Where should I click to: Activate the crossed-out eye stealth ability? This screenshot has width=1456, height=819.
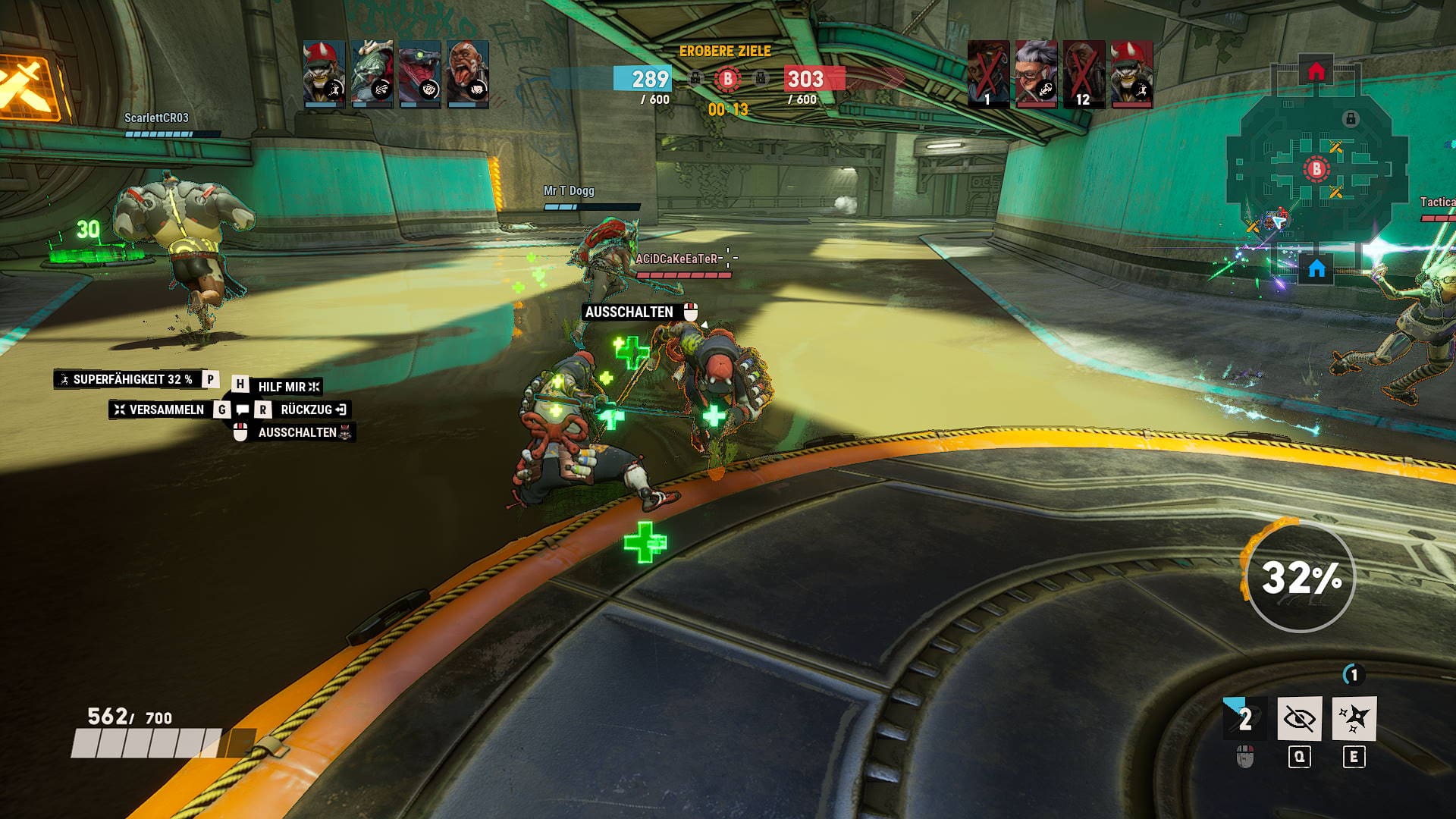(x=1299, y=718)
